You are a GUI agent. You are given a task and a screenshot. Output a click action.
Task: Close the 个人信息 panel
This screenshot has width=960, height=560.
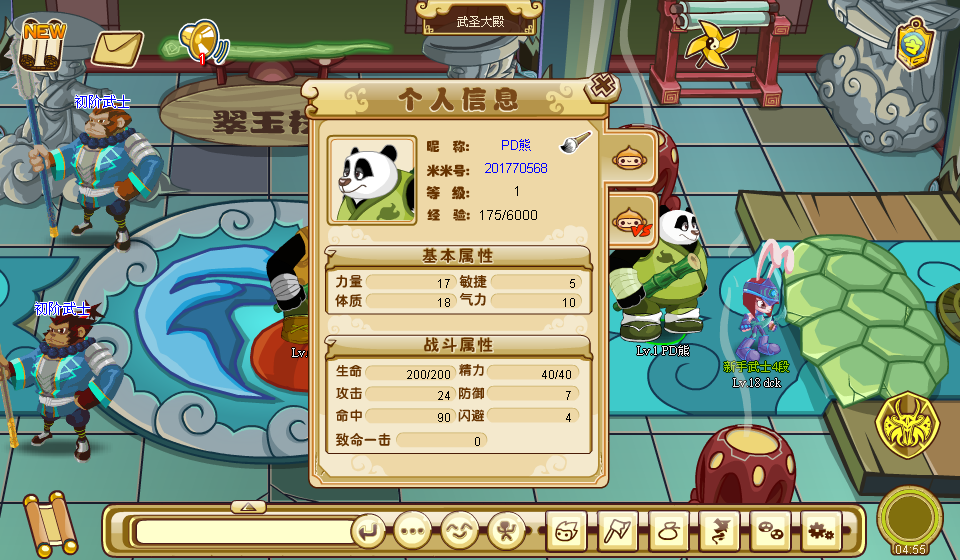[x=602, y=87]
